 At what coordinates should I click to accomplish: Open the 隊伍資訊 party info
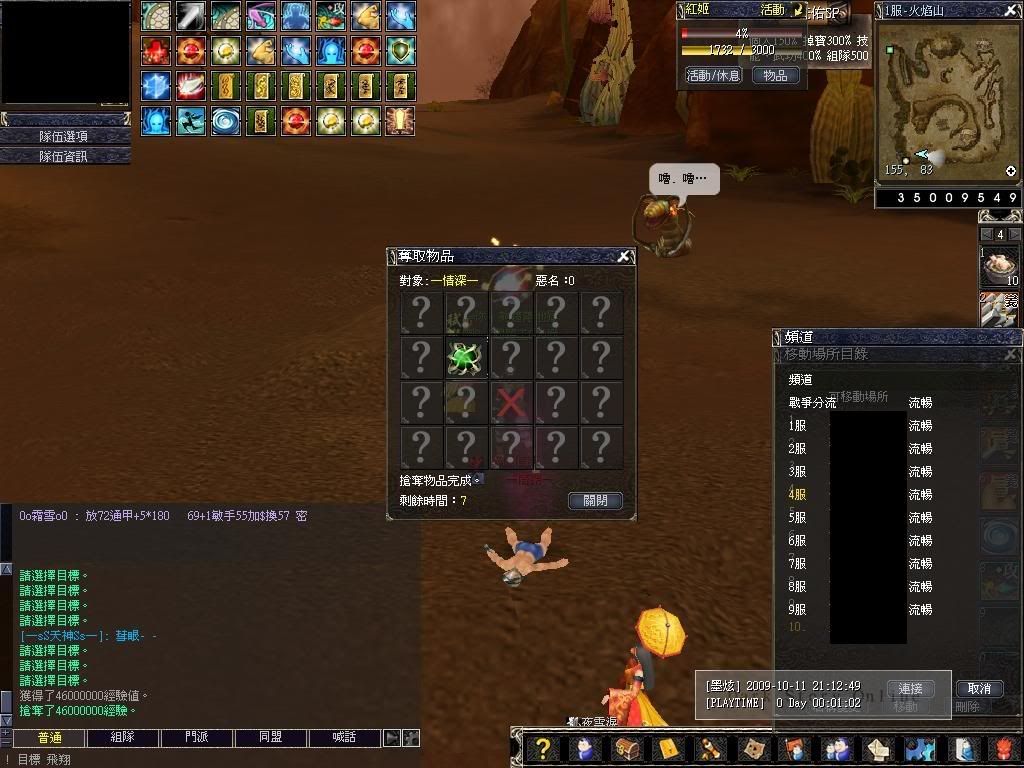[65, 156]
